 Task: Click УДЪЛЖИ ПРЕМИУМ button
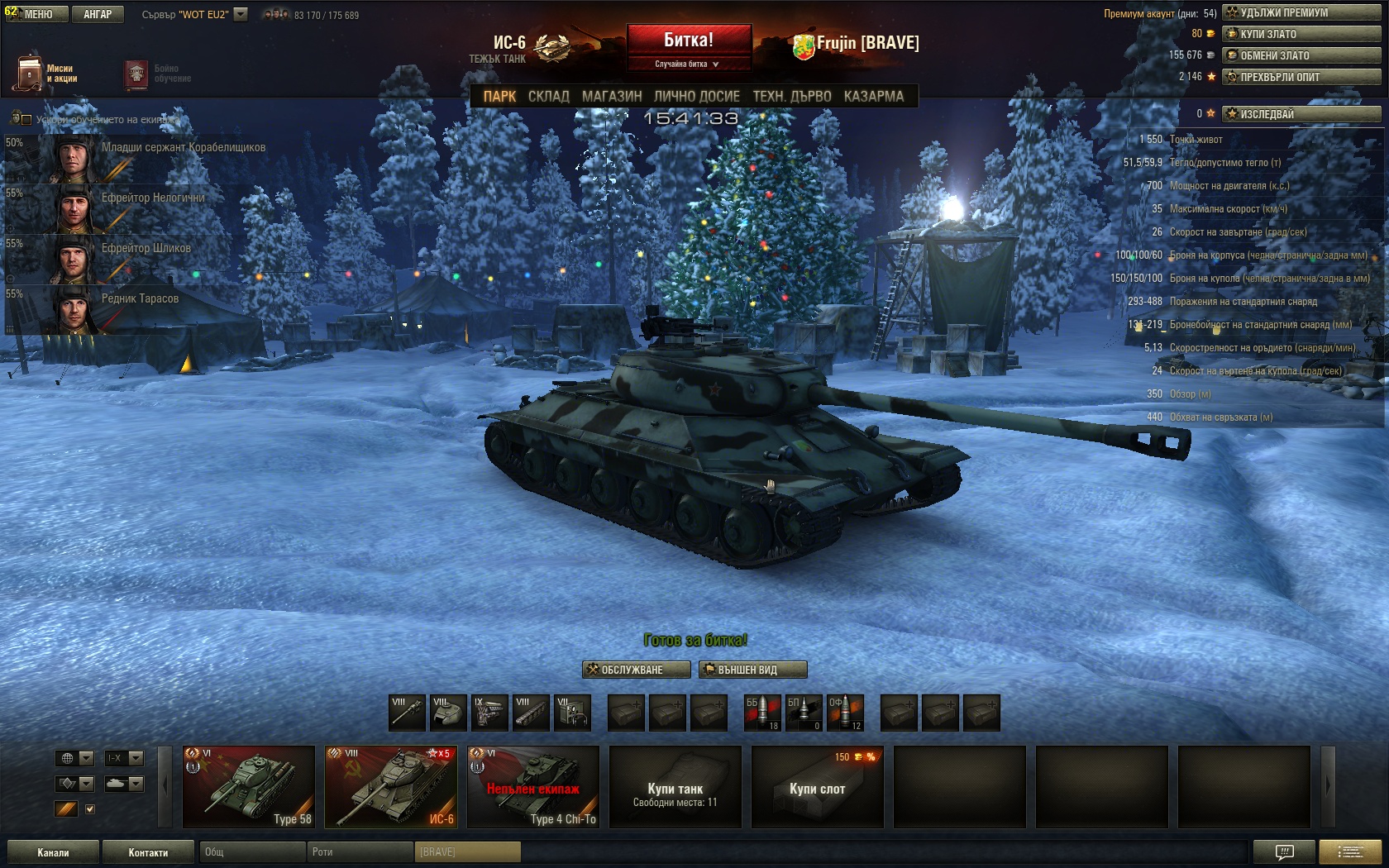(x=1302, y=12)
